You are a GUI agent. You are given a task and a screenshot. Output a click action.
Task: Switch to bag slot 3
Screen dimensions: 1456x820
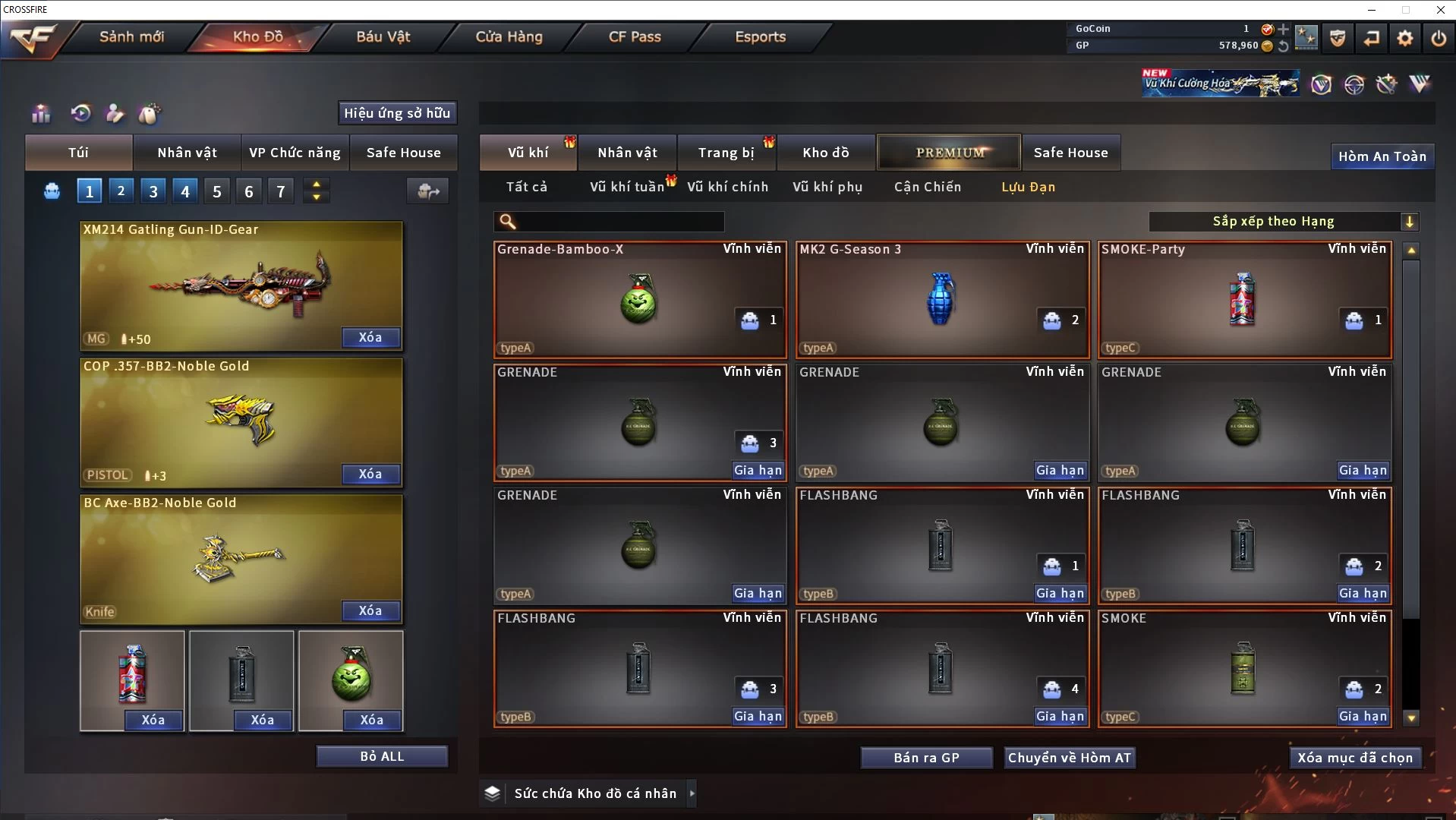(x=153, y=191)
